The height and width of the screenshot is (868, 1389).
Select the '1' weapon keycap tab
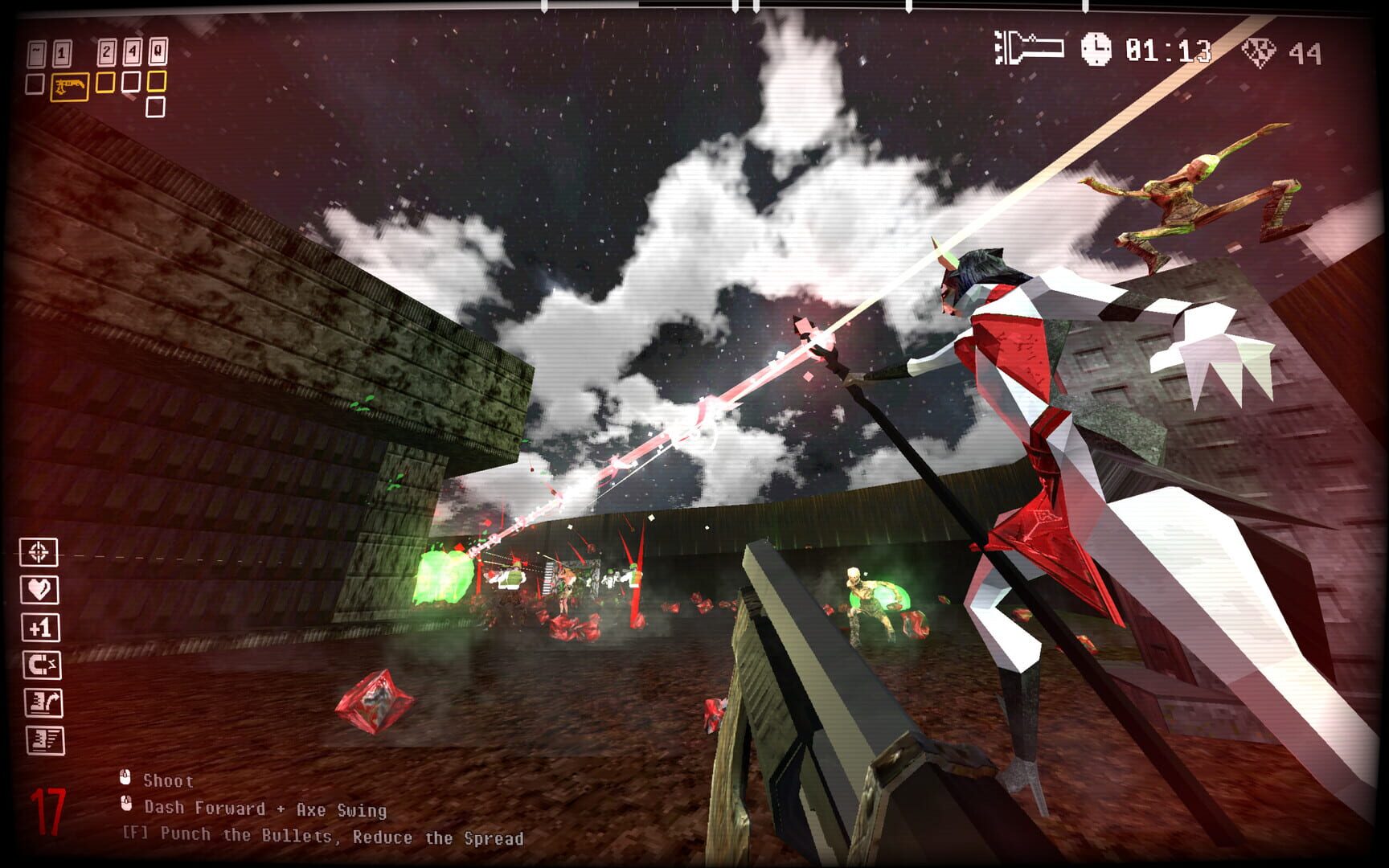[x=62, y=51]
